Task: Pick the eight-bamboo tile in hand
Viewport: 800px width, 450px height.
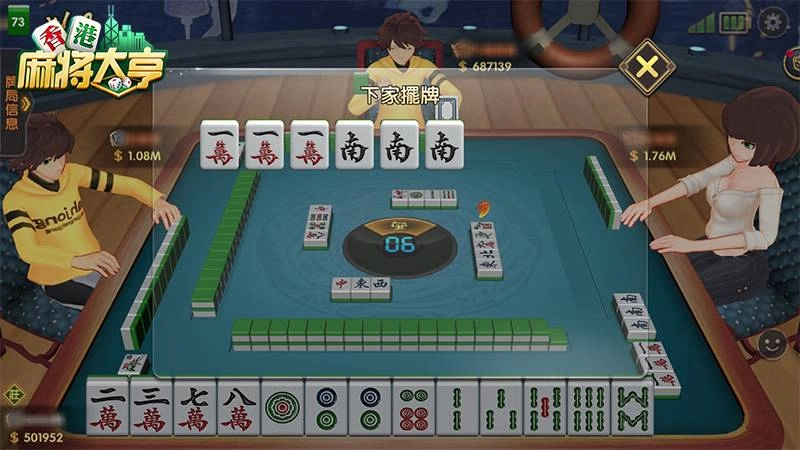Action: (632, 409)
